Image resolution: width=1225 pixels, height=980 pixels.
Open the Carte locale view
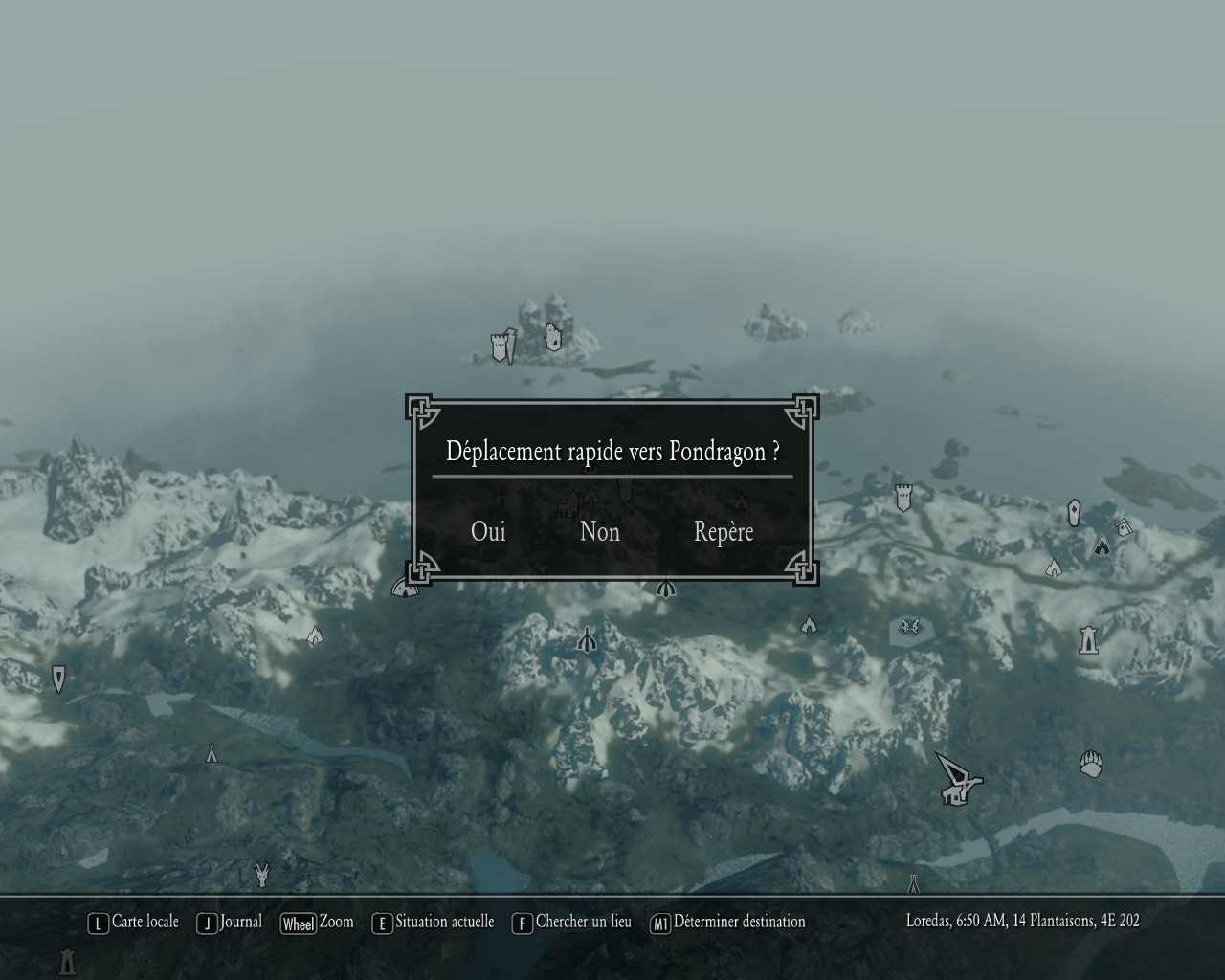134,922
